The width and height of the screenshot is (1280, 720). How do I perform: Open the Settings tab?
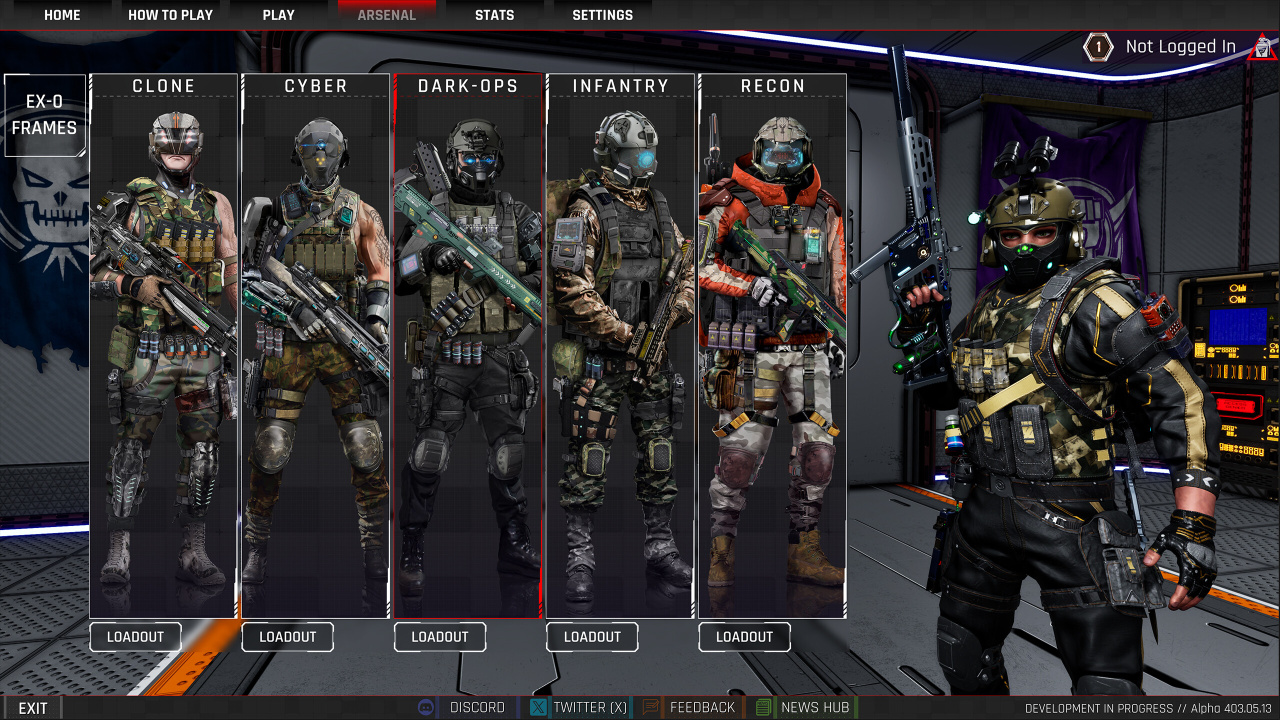click(602, 15)
